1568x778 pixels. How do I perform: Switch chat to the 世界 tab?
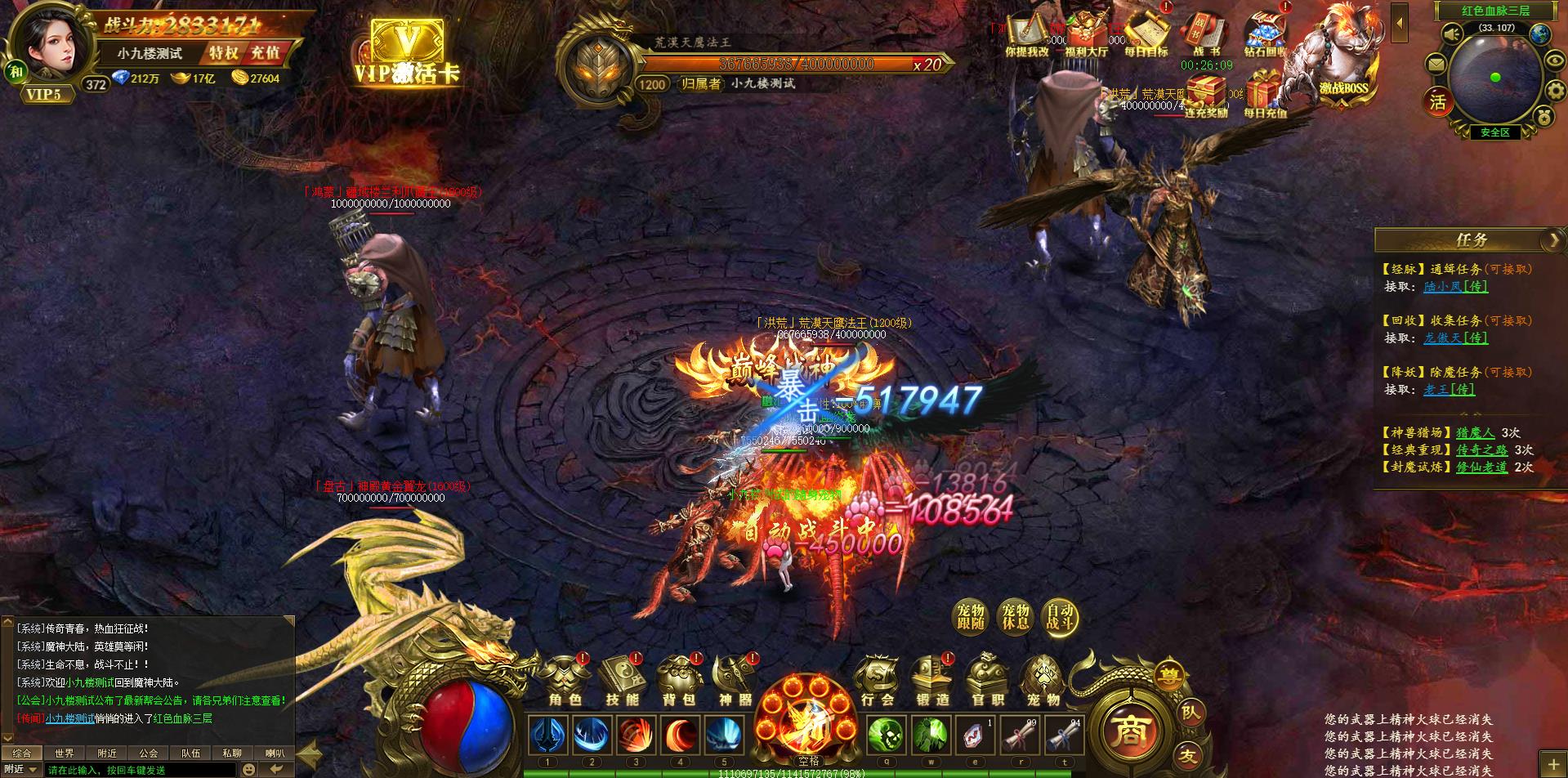(x=64, y=753)
